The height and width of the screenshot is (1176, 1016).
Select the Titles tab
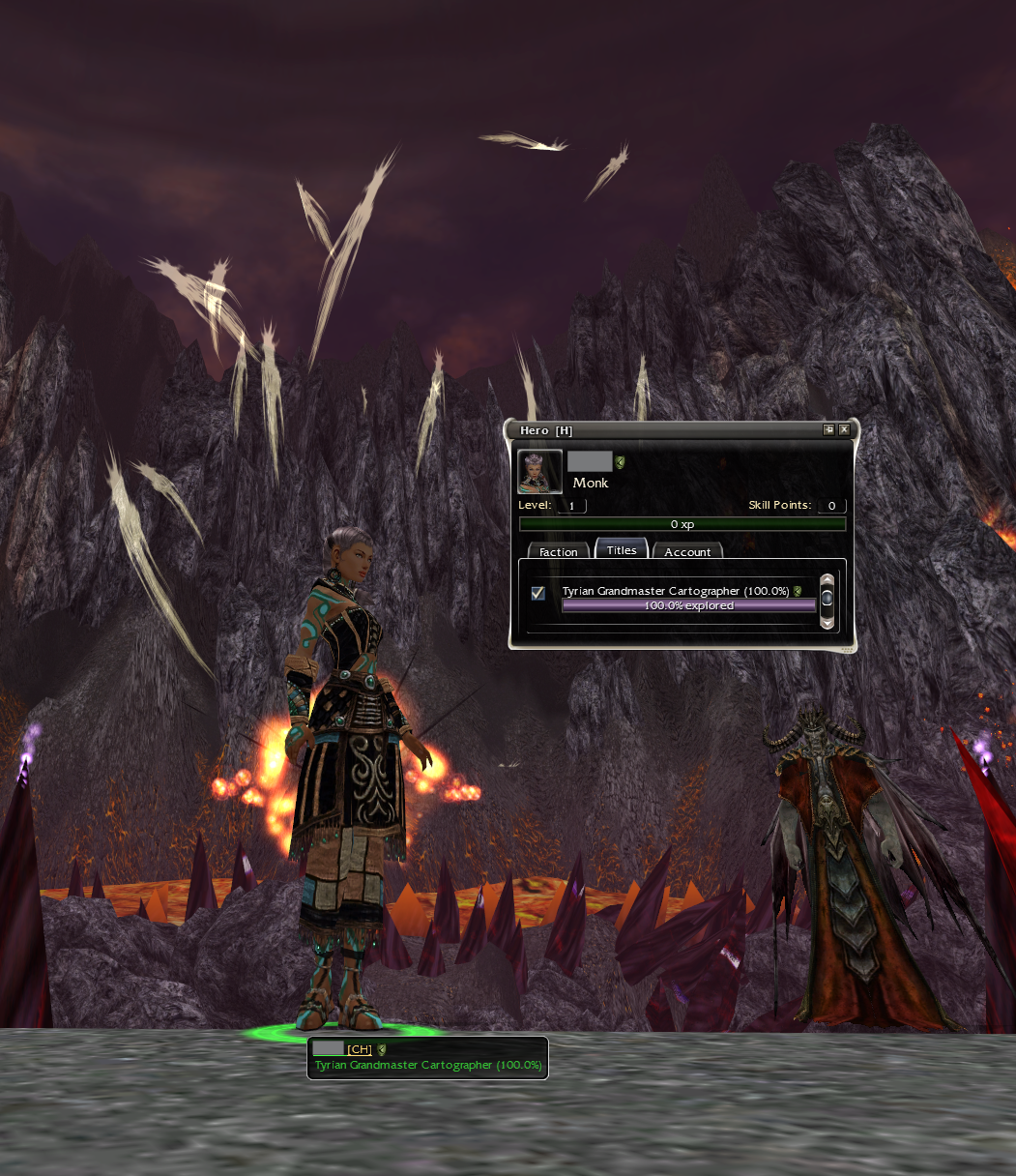622,550
